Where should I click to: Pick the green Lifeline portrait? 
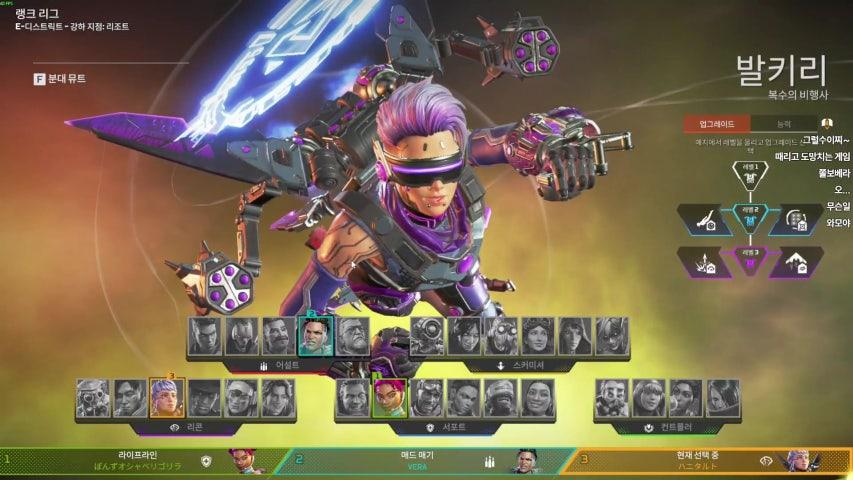(389, 397)
